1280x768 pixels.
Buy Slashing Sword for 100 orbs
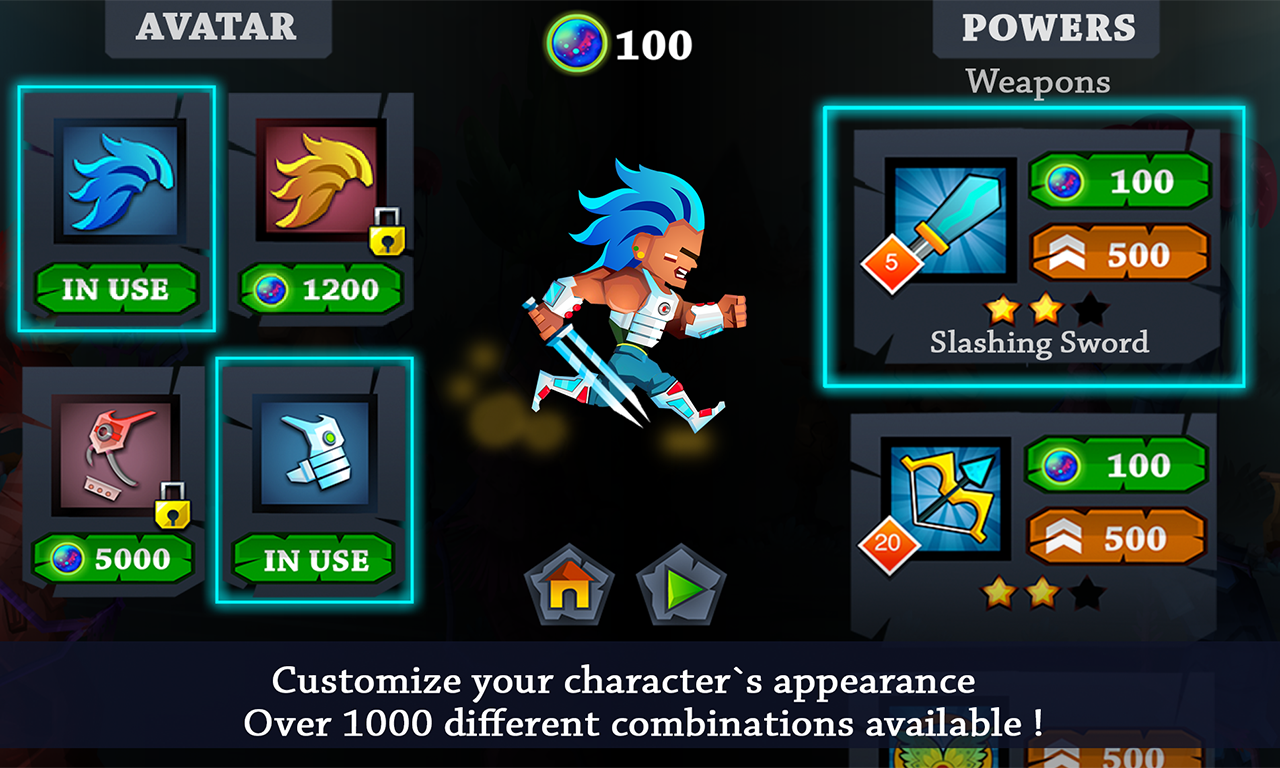pos(1119,182)
